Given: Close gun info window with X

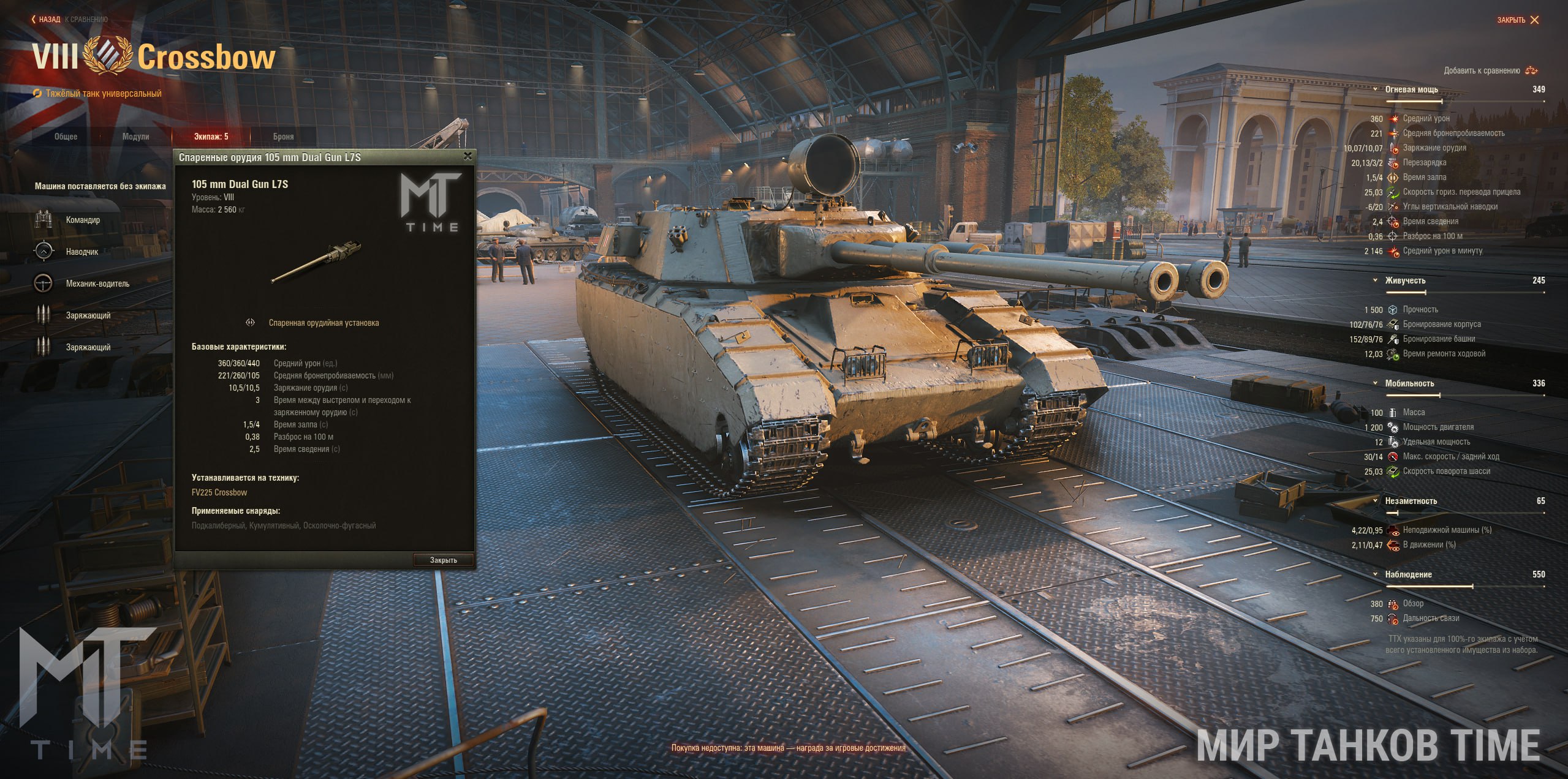Looking at the screenshot, I should coord(468,156).
